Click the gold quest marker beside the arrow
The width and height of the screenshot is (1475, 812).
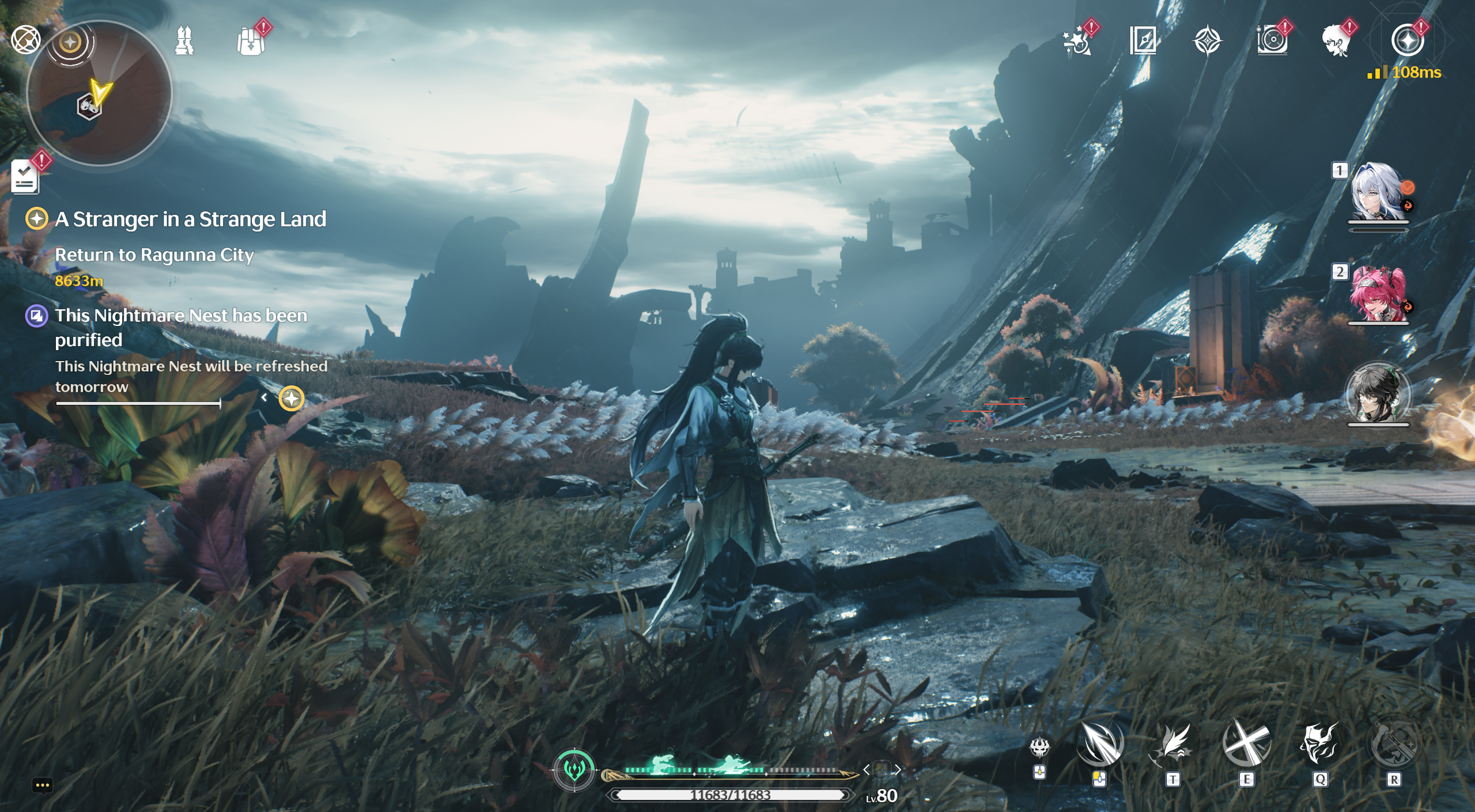[x=292, y=399]
